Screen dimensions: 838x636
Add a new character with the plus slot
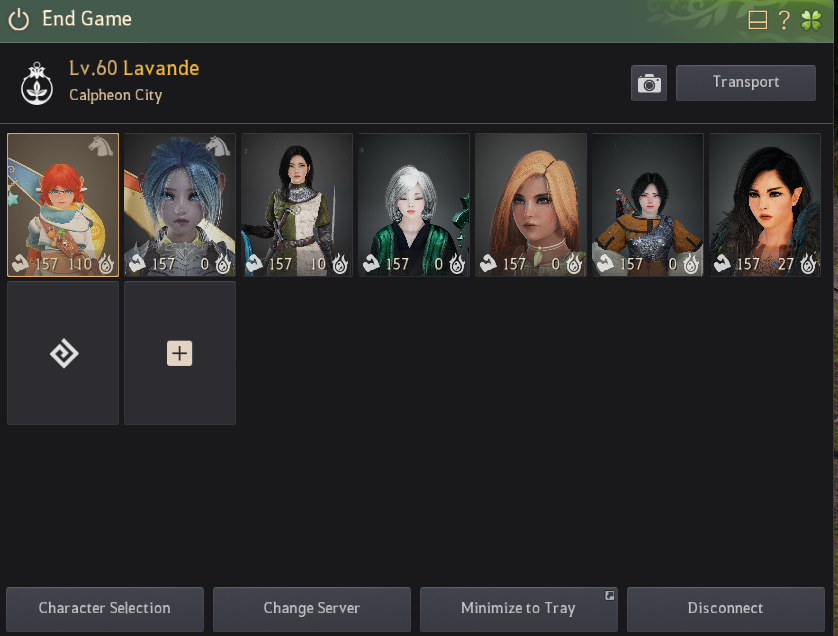180,353
